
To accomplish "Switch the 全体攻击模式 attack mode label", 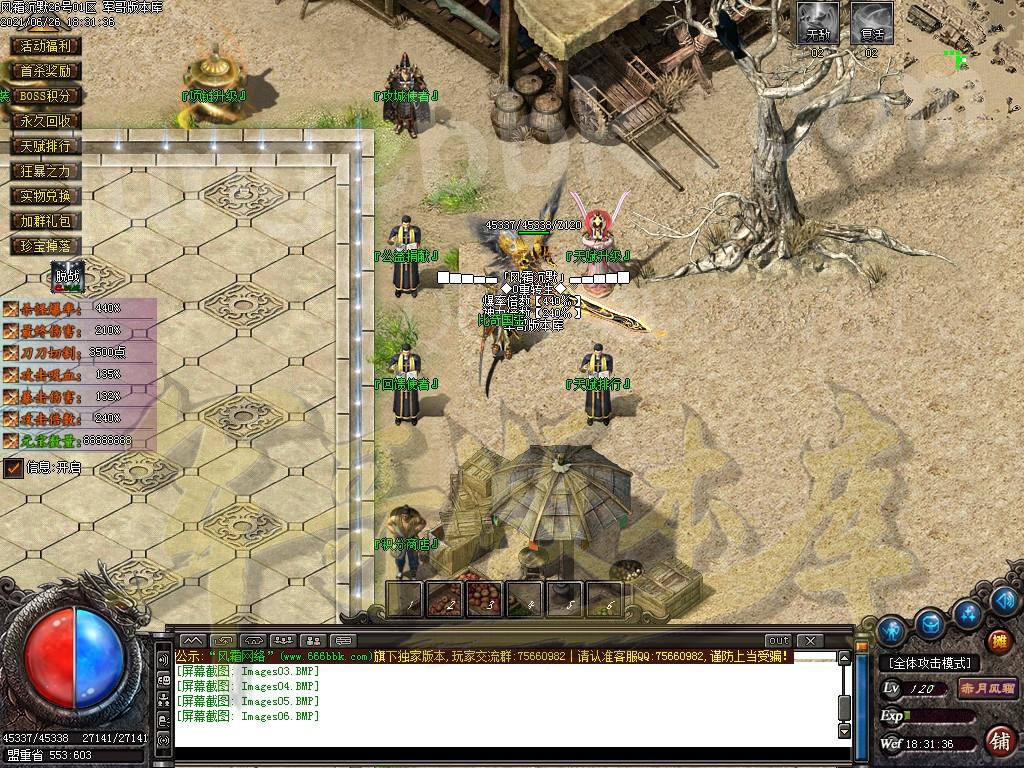I will pos(930,663).
